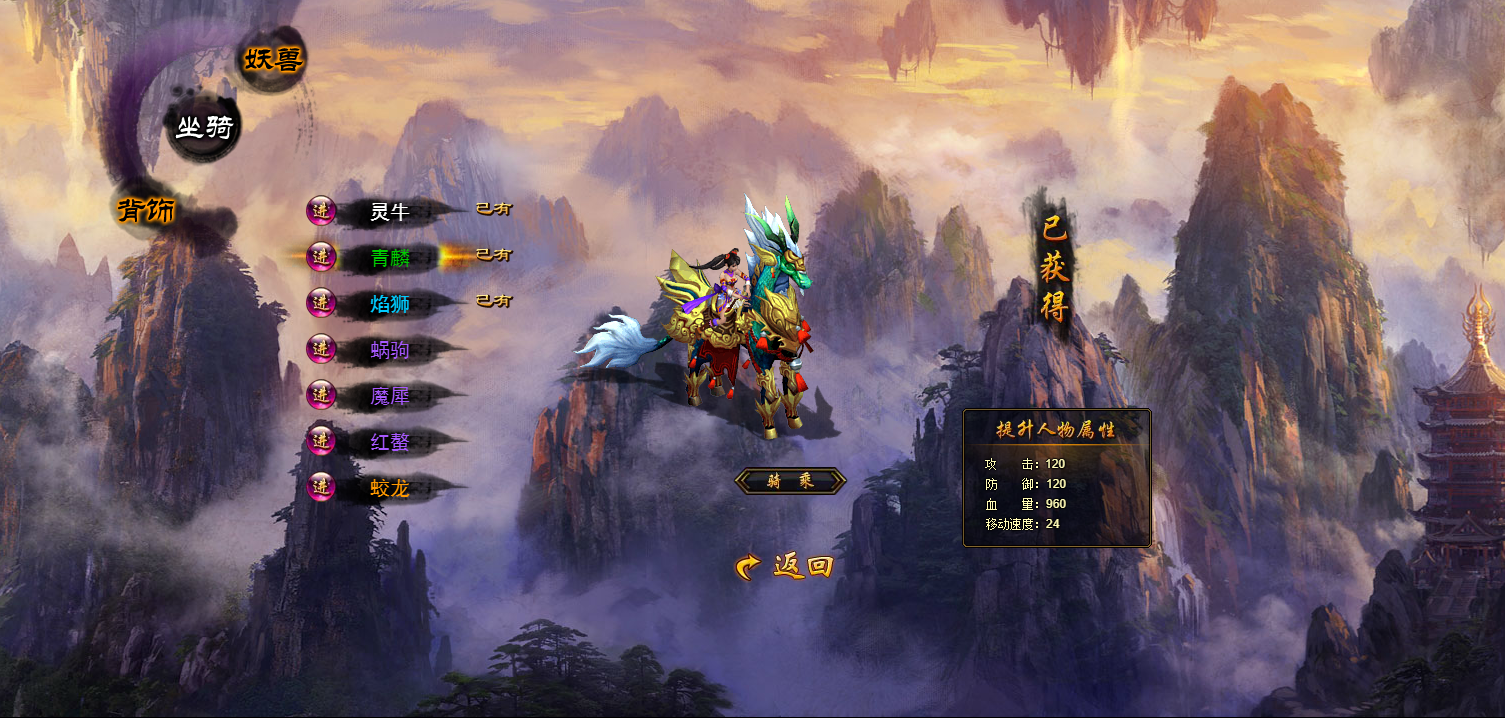The width and height of the screenshot is (1505, 718).
Task: Click the 进 orb beside 魔犀
Action: (x=321, y=395)
